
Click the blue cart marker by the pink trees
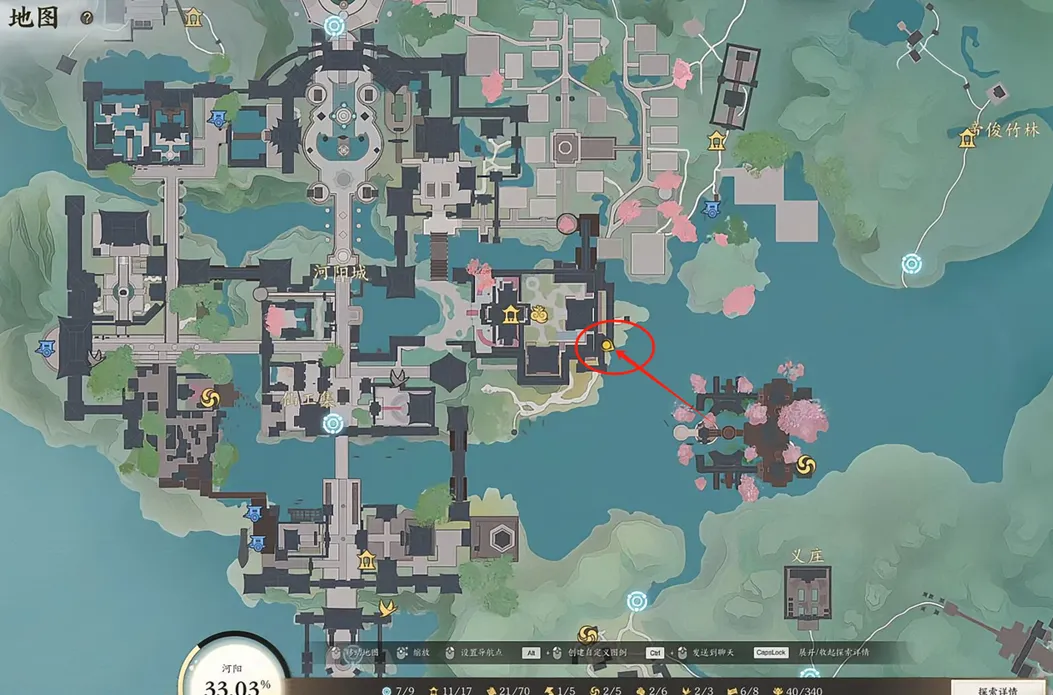711,209
